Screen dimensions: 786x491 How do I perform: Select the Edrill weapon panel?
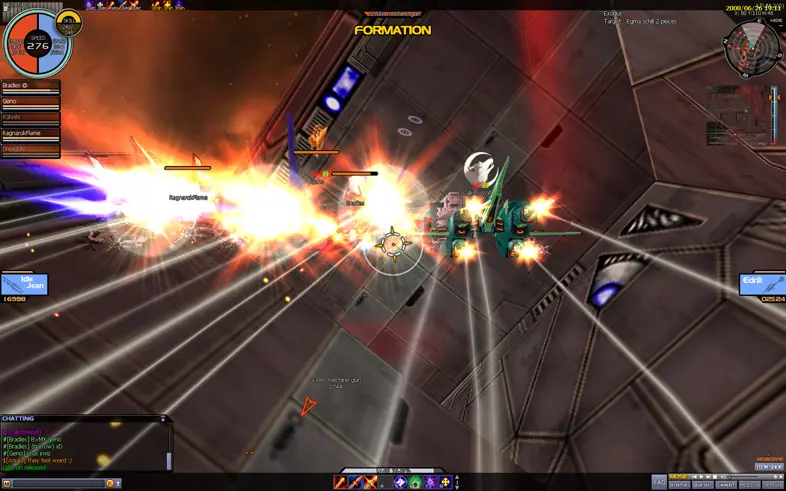[x=761, y=284]
